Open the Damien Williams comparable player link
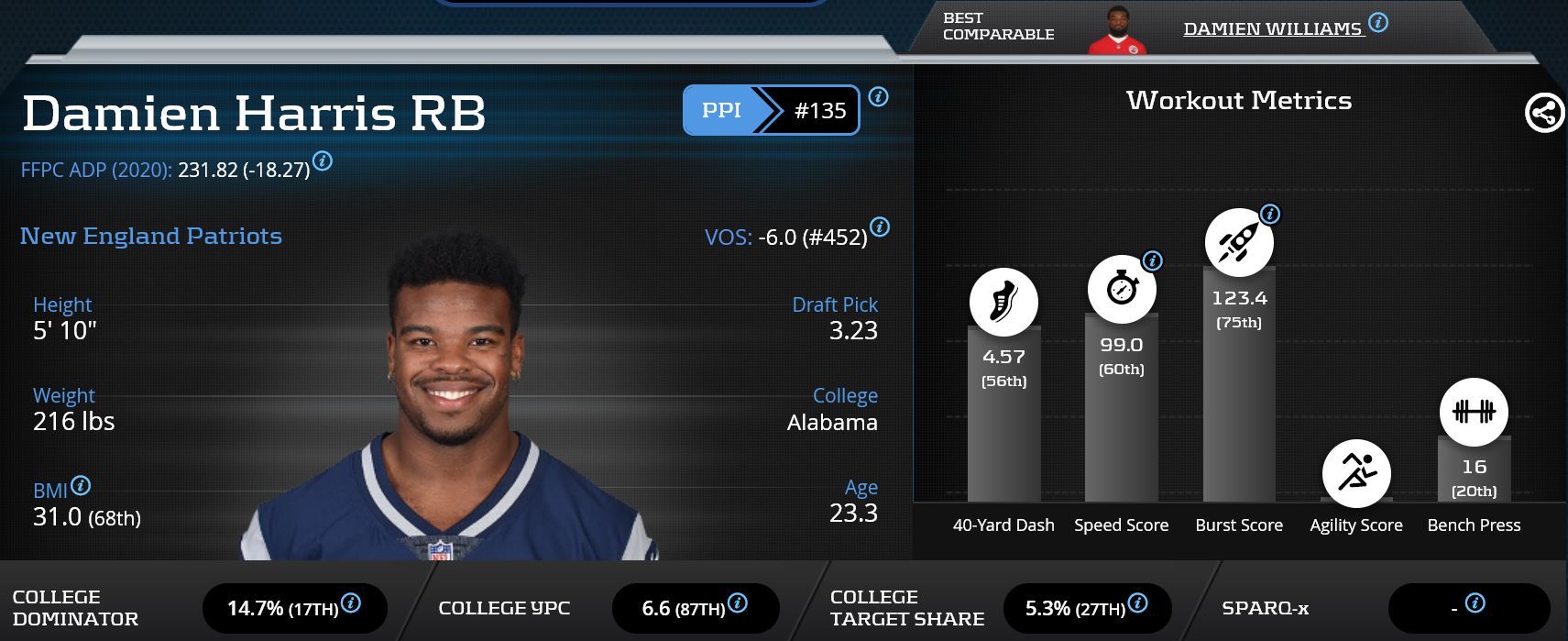 [x=1272, y=29]
